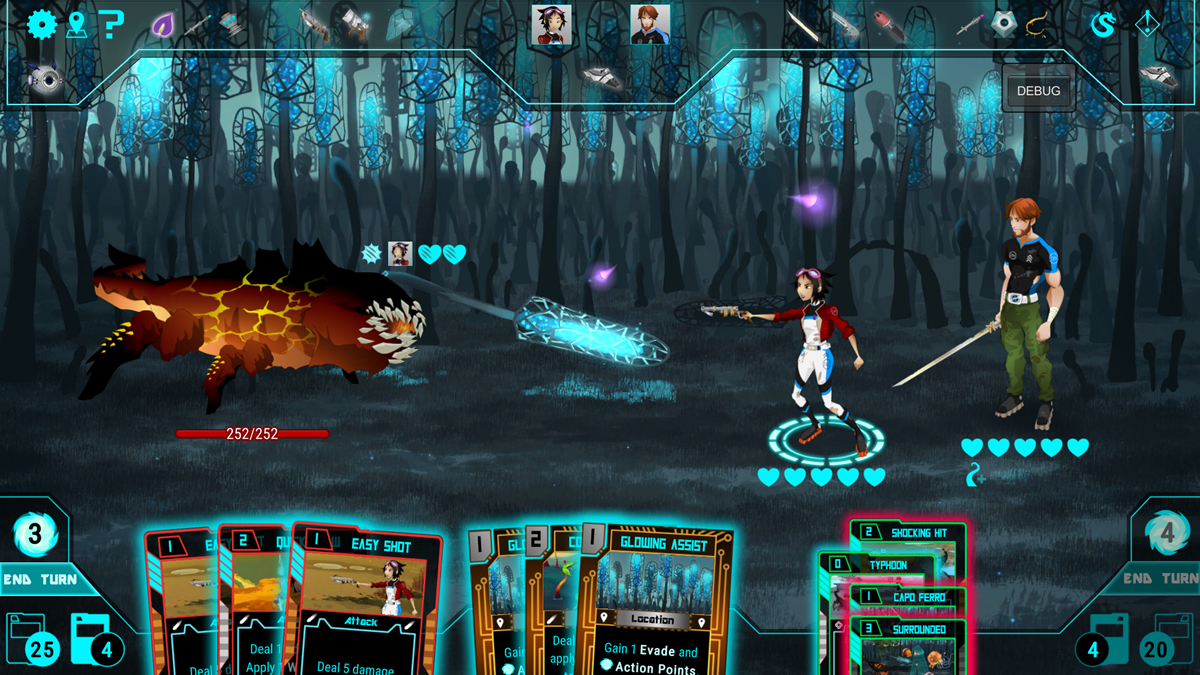Show the map via the location pin icon
Screen dimensions: 1200x675
(x=76, y=24)
